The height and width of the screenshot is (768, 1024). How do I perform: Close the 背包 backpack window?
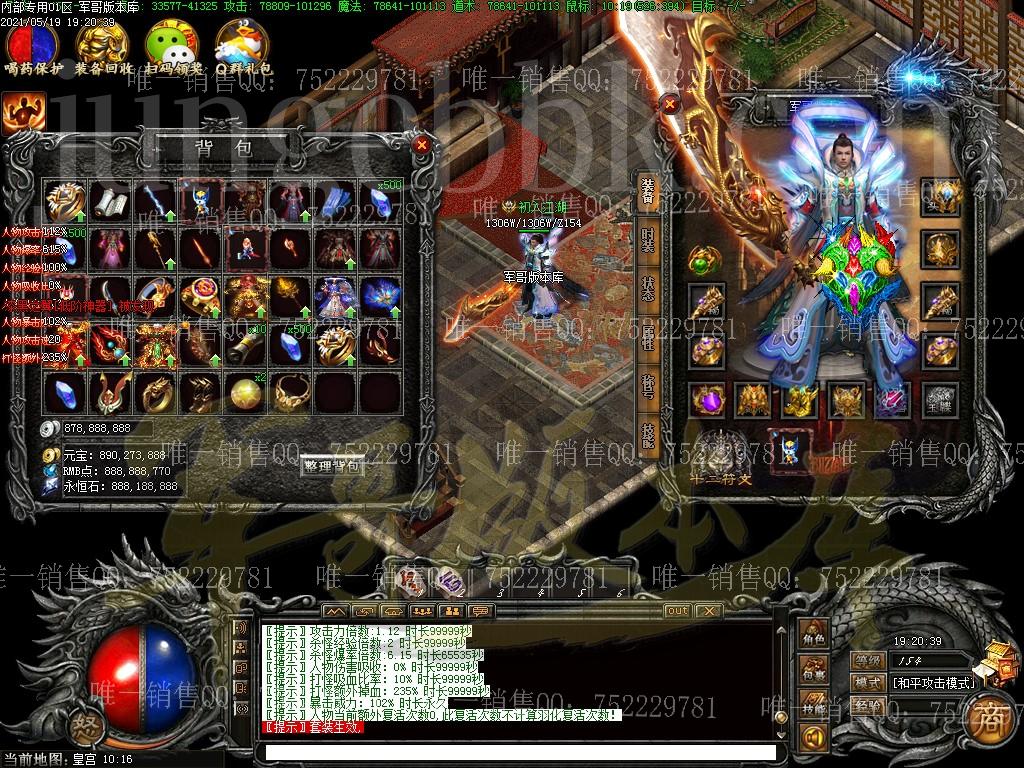tap(421, 146)
